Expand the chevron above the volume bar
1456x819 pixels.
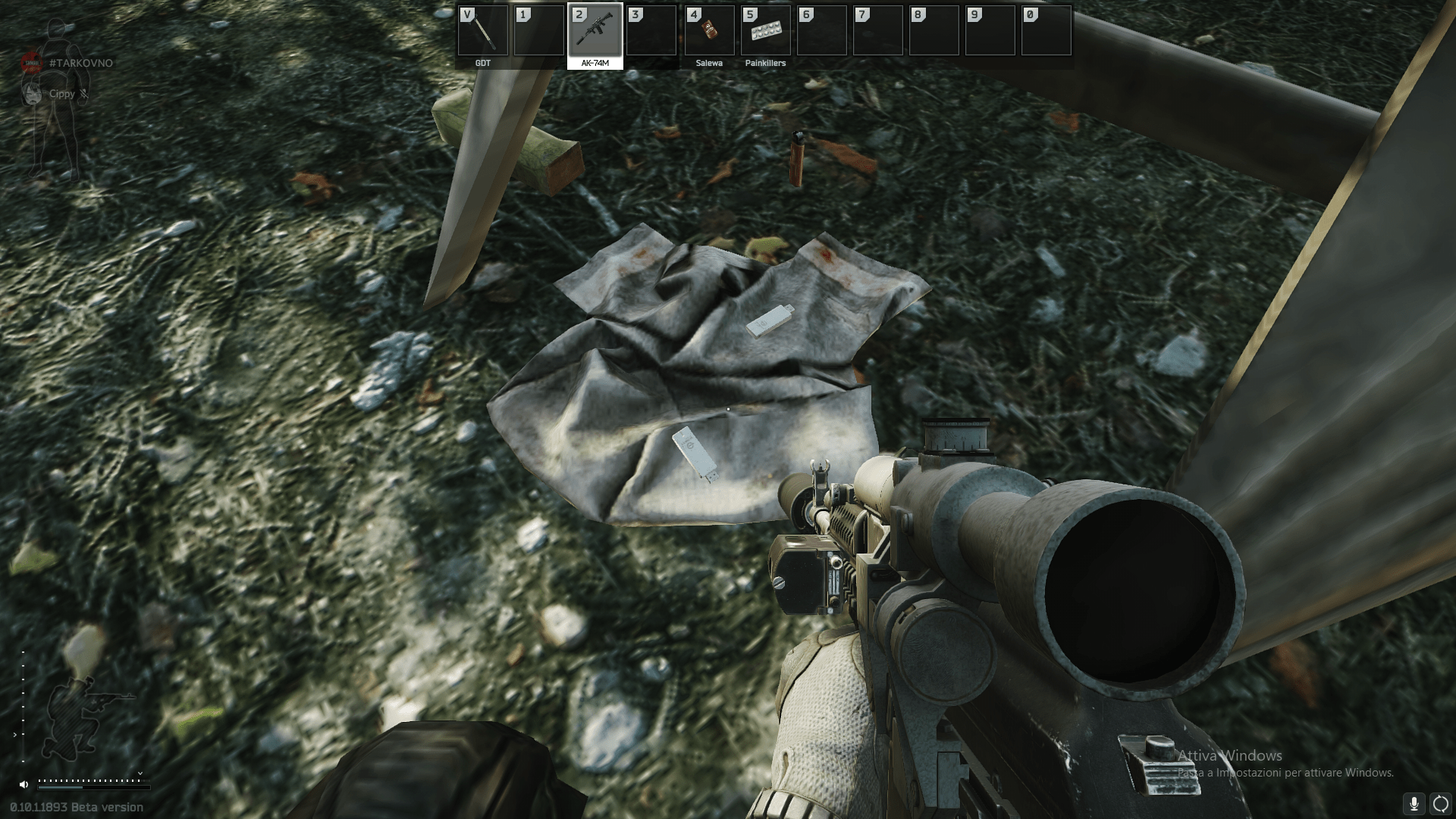pyautogui.click(x=140, y=773)
